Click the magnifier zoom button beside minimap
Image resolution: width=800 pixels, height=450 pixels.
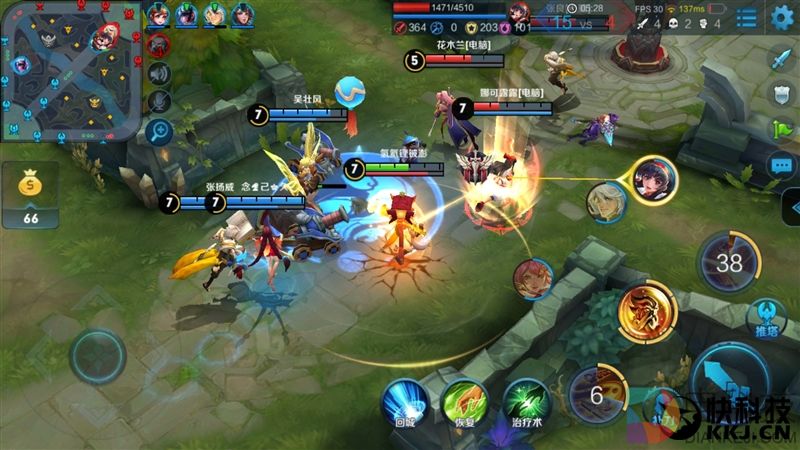click(x=158, y=131)
